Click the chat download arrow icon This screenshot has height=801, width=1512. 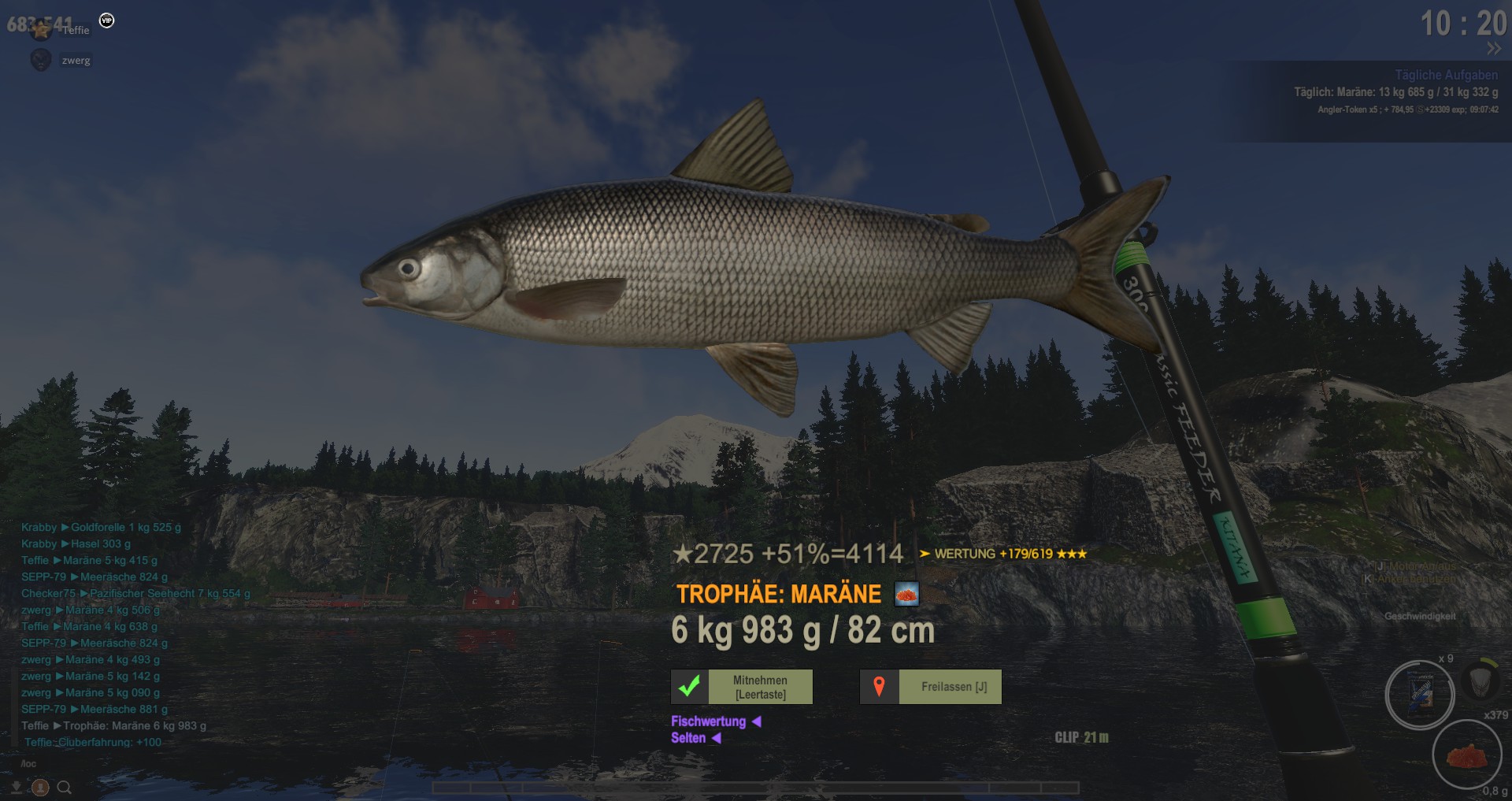coord(17,787)
